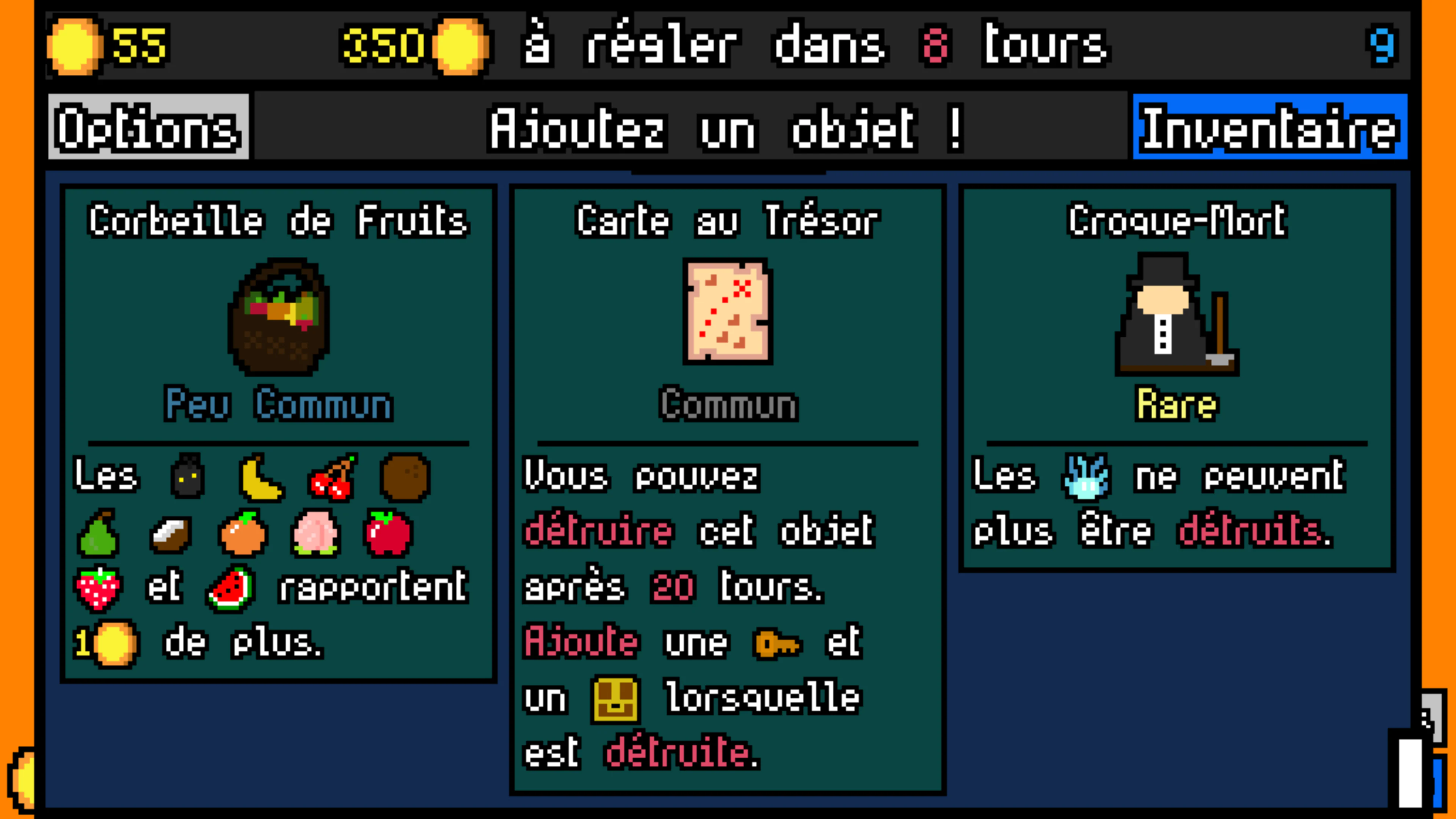1456x819 pixels.
Task: Click the blue number 9 counter top right
Action: [x=1385, y=46]
